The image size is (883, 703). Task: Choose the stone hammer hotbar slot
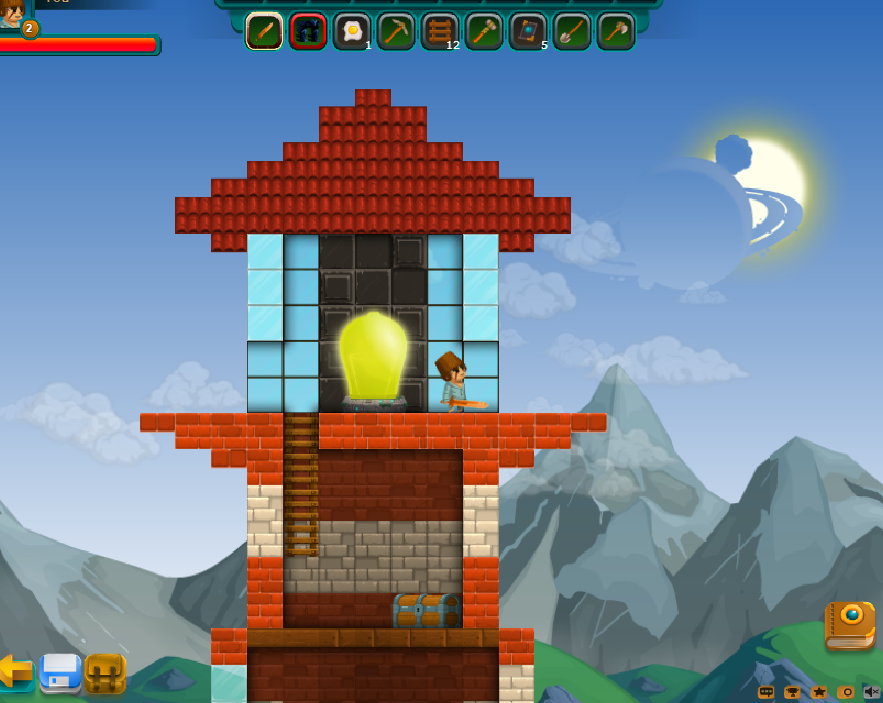(x=484, y=31)
